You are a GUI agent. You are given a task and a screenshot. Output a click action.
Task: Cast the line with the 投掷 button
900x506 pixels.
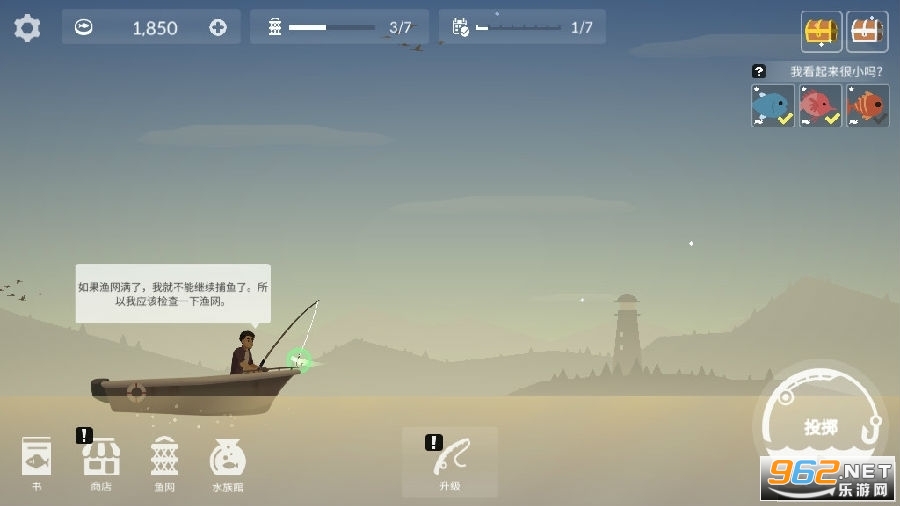(821, 426)
